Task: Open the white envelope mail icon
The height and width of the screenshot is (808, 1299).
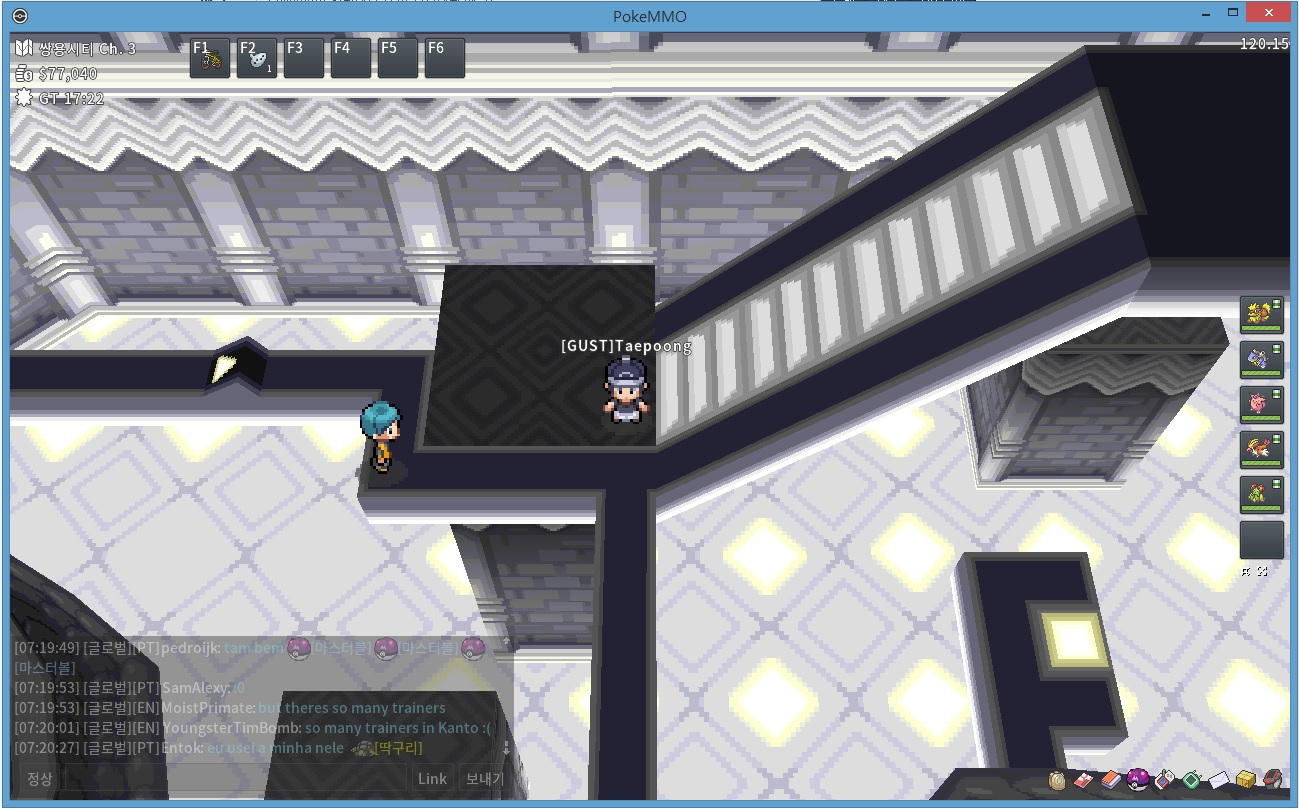Action: click(1218, 780)
